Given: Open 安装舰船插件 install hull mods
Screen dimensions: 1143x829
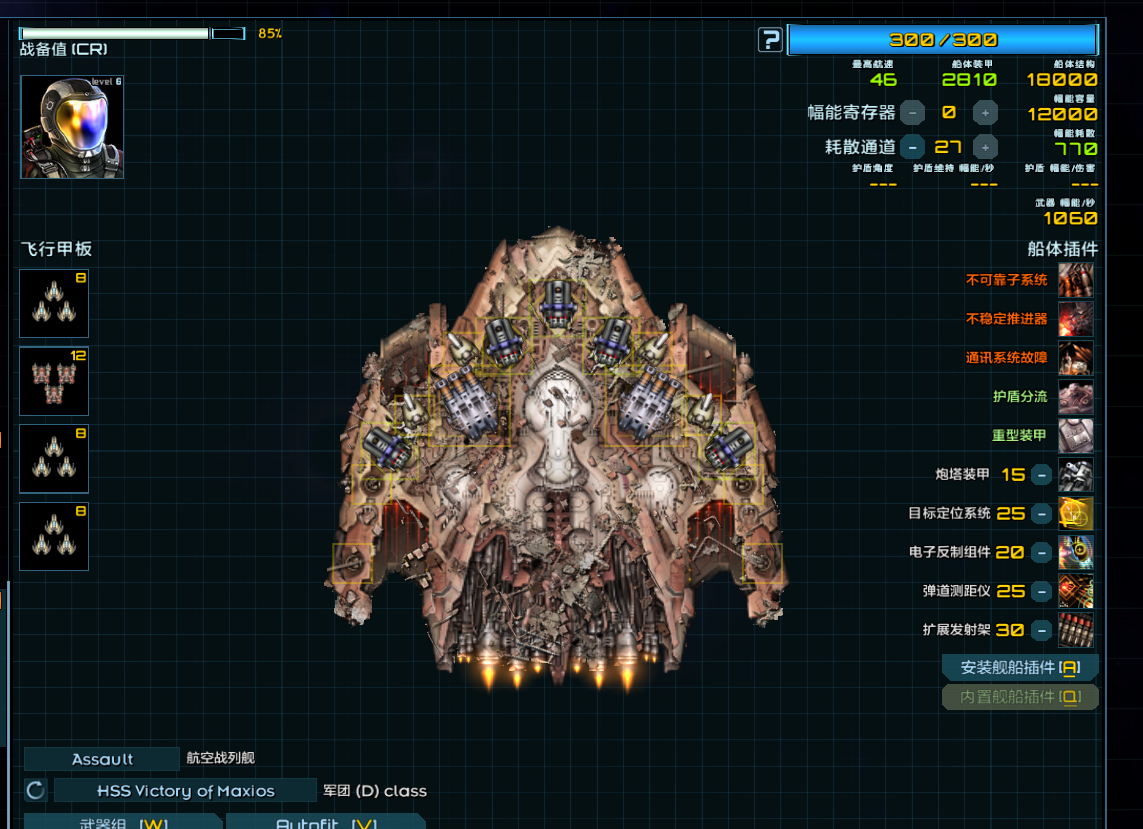Looking at the screenshot, I should [1020, 668].
